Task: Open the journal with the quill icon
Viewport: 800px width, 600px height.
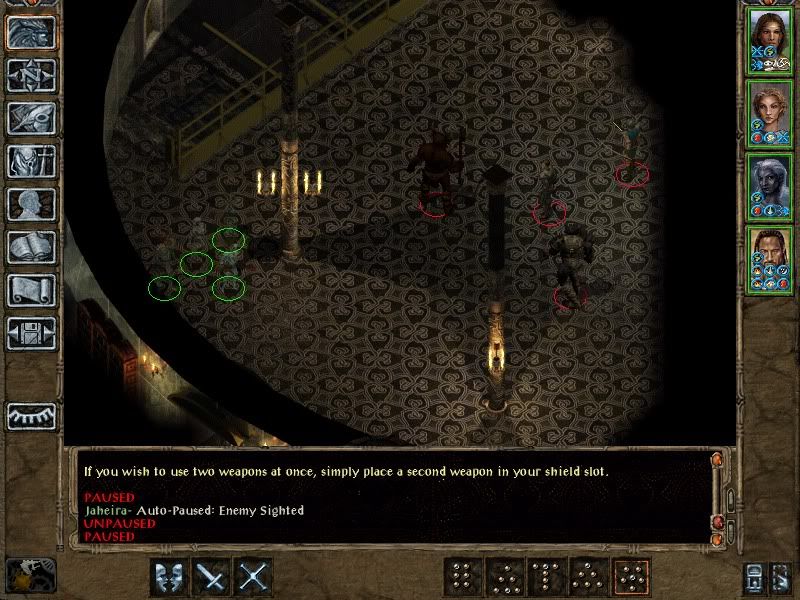Action: click(32, 119)
